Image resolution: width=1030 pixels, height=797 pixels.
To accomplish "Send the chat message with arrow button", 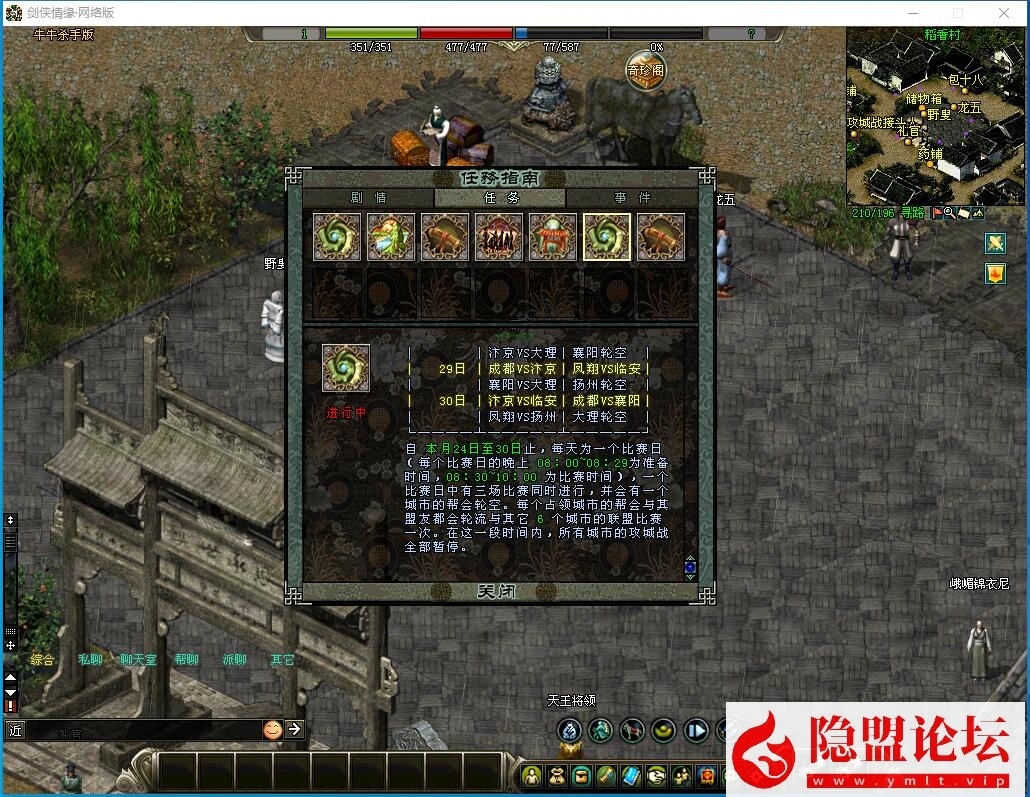I will tap(294, 729).
